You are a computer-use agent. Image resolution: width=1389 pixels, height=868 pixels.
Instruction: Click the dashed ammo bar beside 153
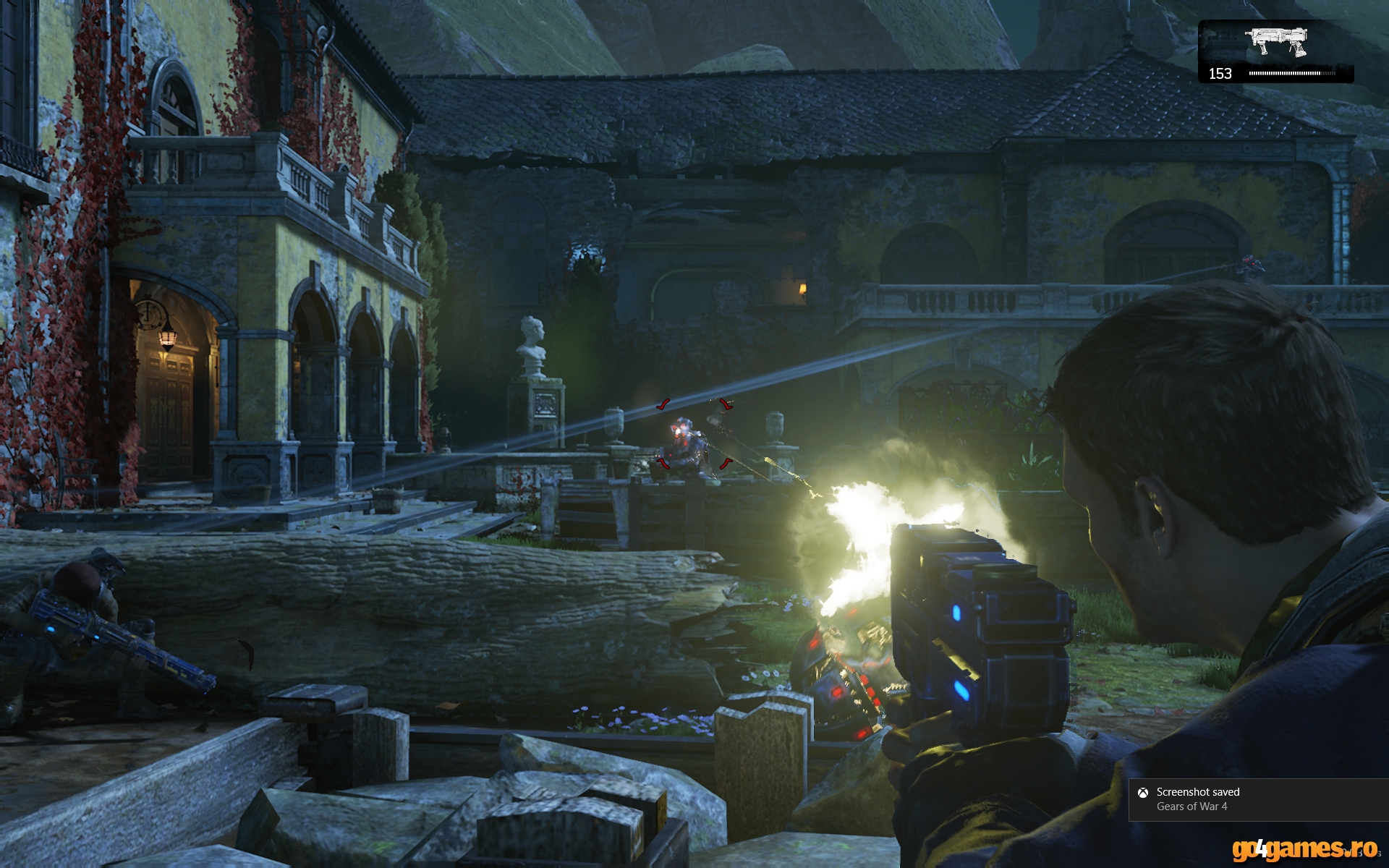[x=1295, y=73]
